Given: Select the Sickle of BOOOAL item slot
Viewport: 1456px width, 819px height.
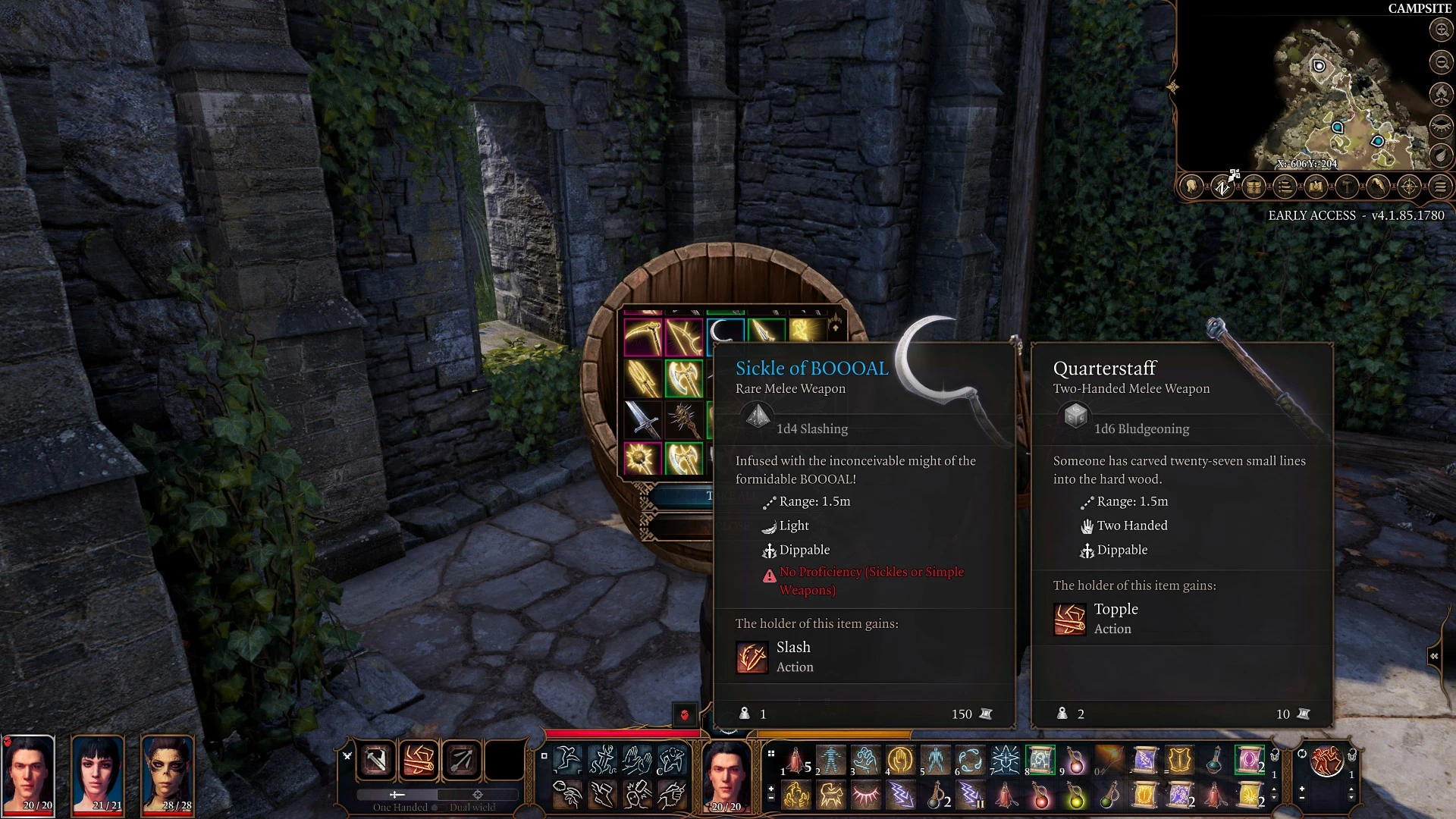Looking at the screenshot, I should pos(724,332).
